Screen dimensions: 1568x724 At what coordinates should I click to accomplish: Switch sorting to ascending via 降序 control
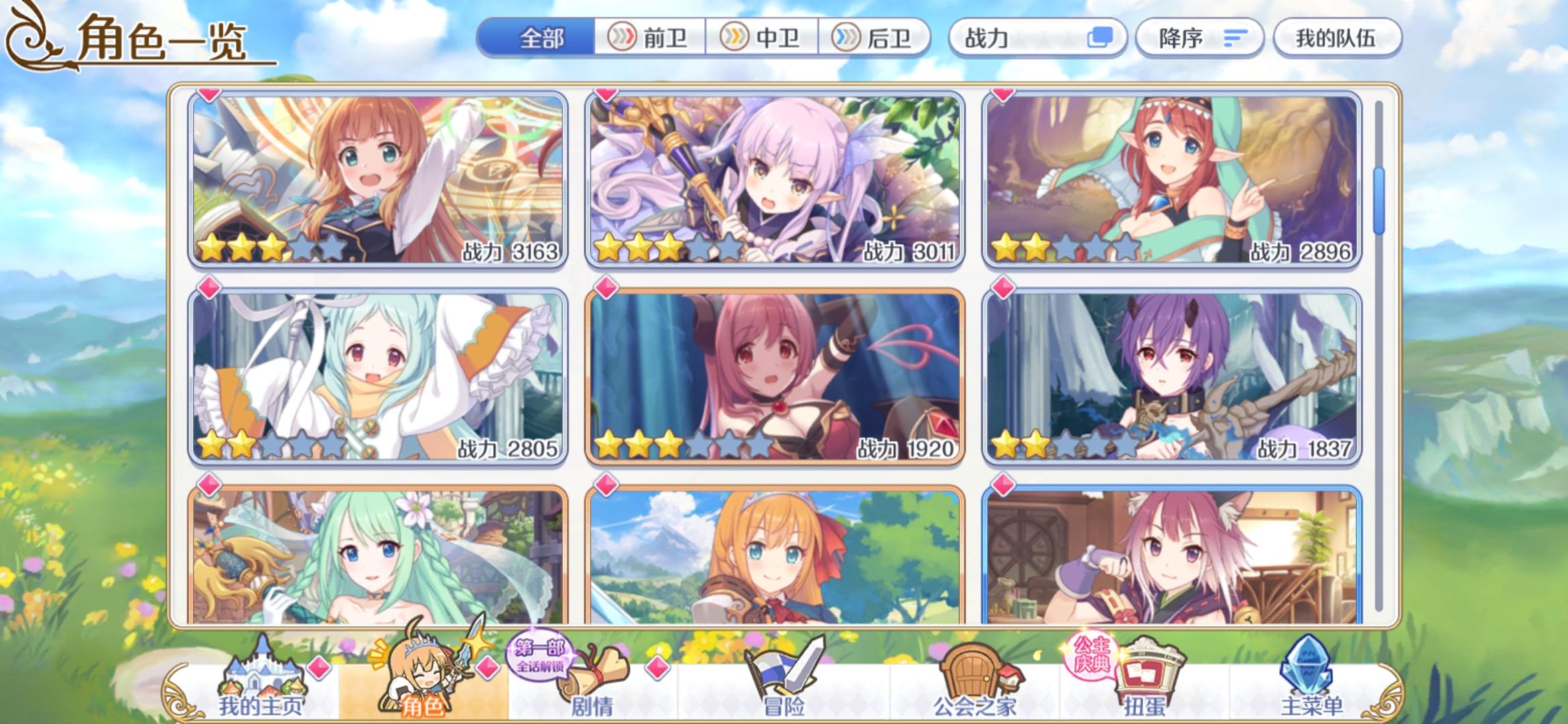pyautogui.click(x=1199, y=38)
